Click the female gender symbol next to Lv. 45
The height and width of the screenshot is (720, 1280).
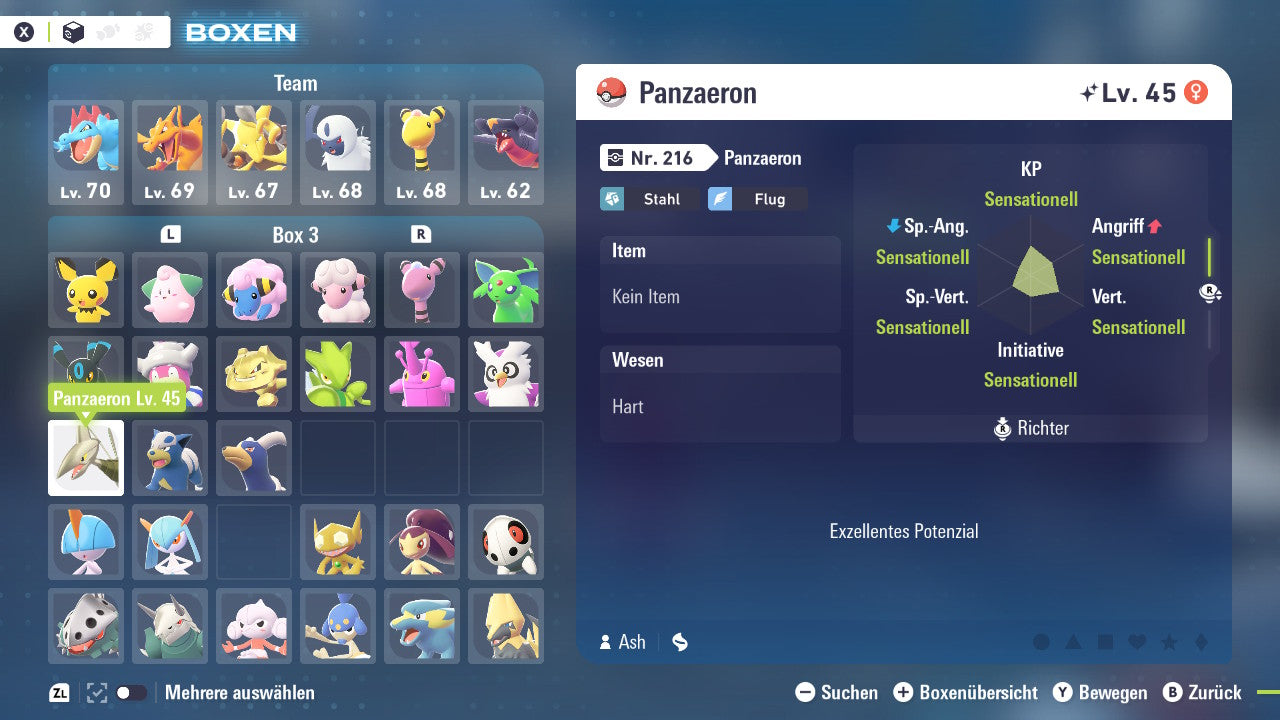[x=1196, y=92]
